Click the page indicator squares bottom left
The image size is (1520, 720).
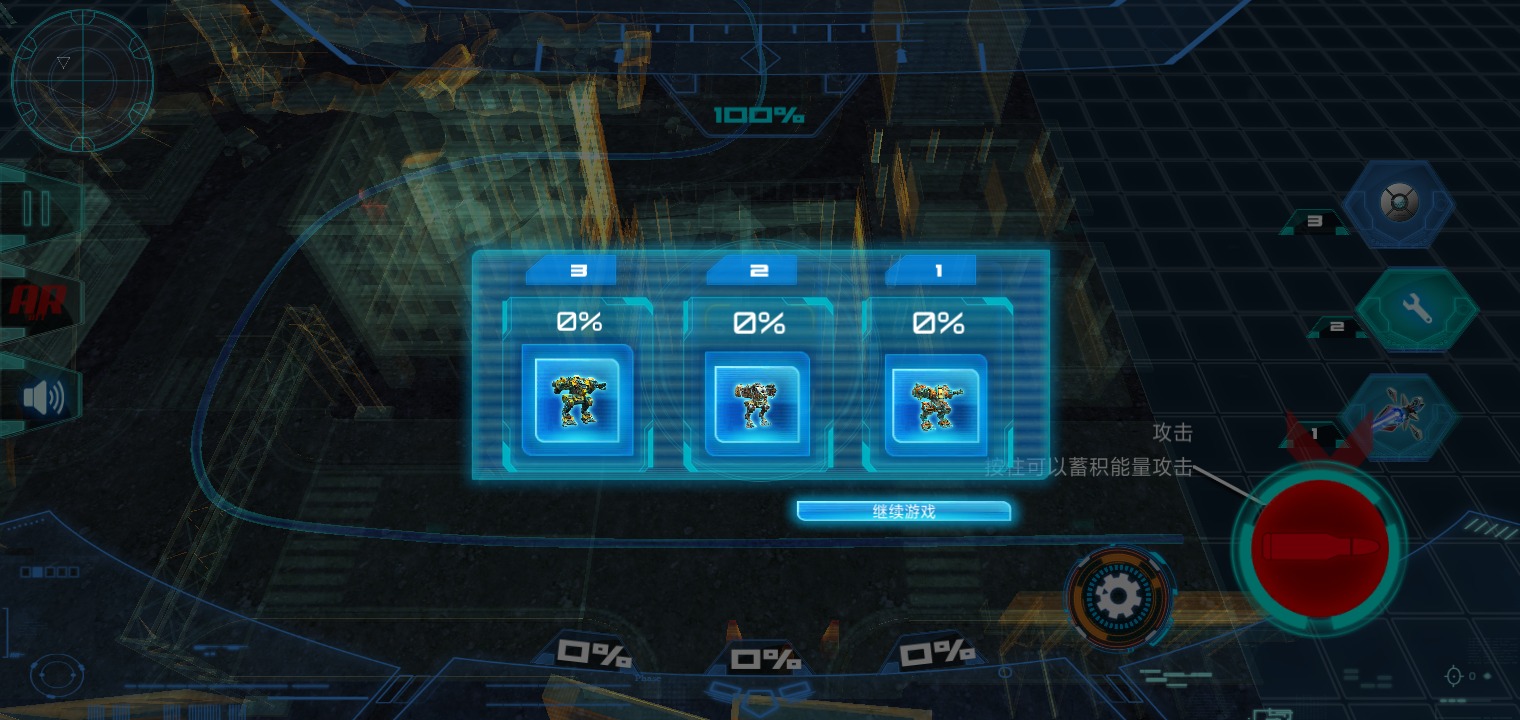pyautogui.click(x=52, y=571)
